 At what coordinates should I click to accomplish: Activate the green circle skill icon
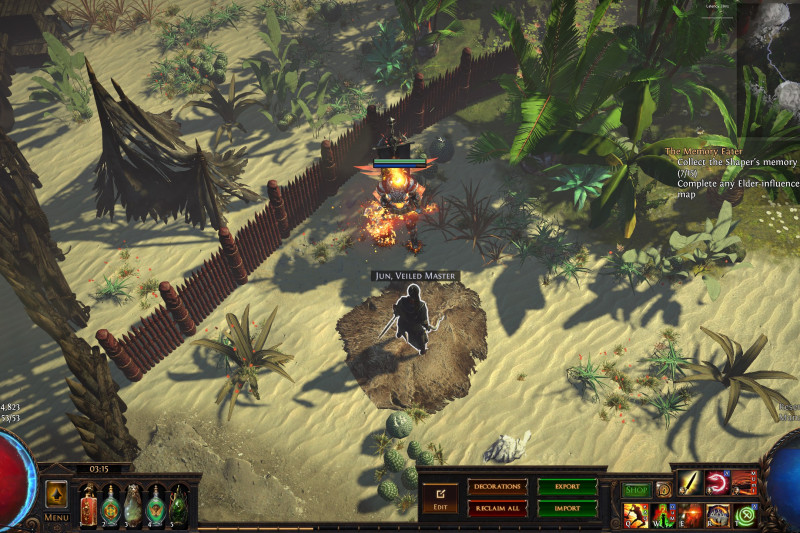(745, 515)
